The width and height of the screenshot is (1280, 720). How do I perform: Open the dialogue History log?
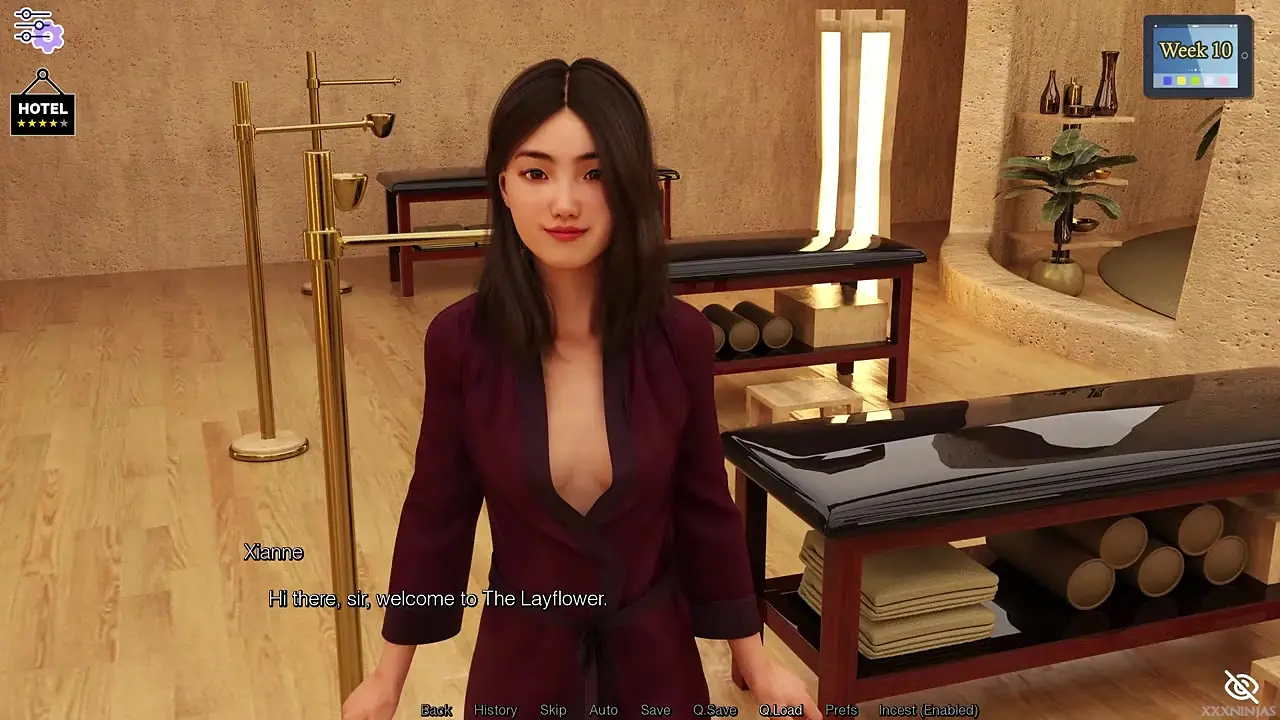tap(495, 710)
